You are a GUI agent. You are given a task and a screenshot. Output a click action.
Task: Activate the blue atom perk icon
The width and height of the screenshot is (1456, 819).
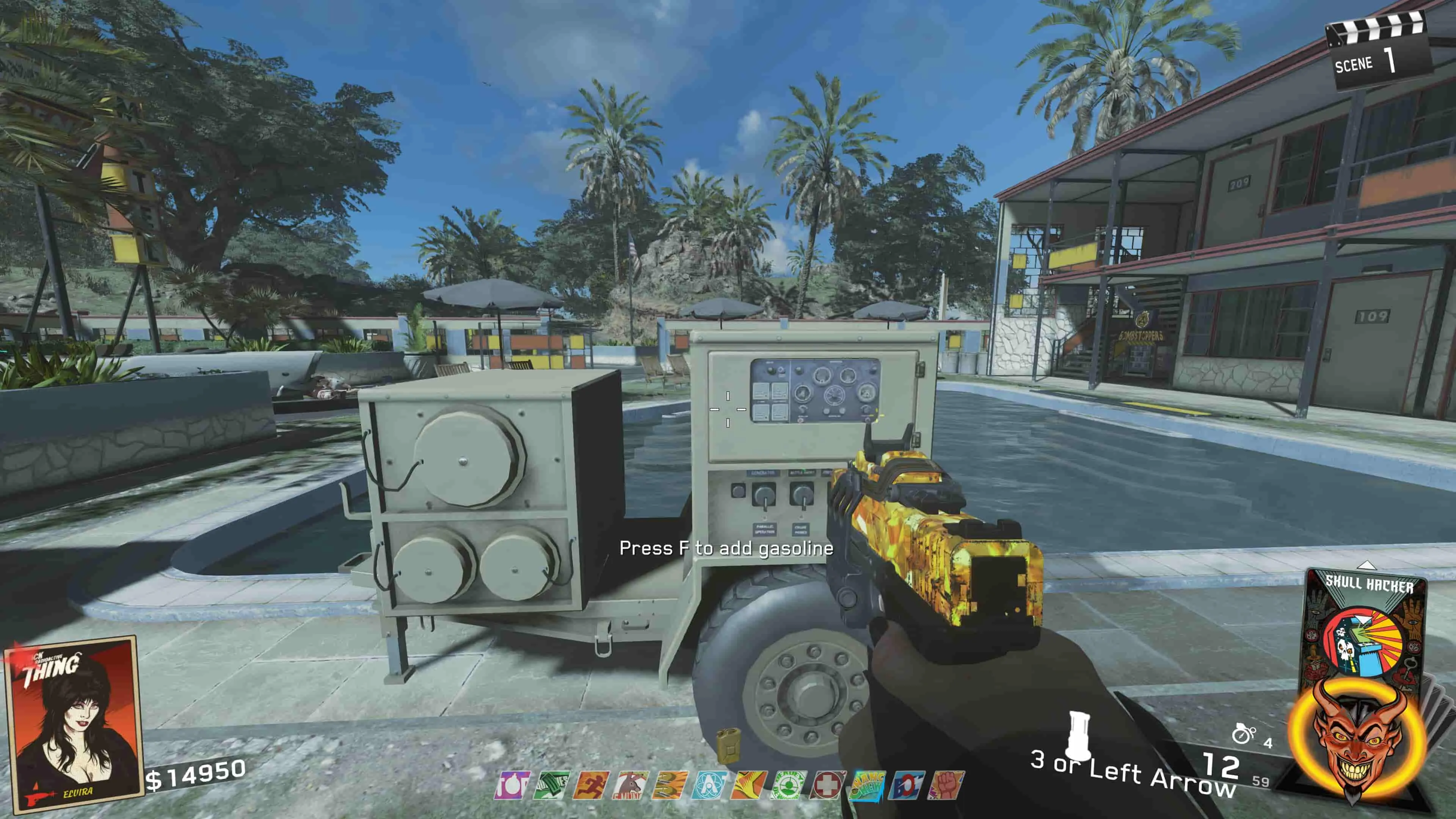(709, 785)
